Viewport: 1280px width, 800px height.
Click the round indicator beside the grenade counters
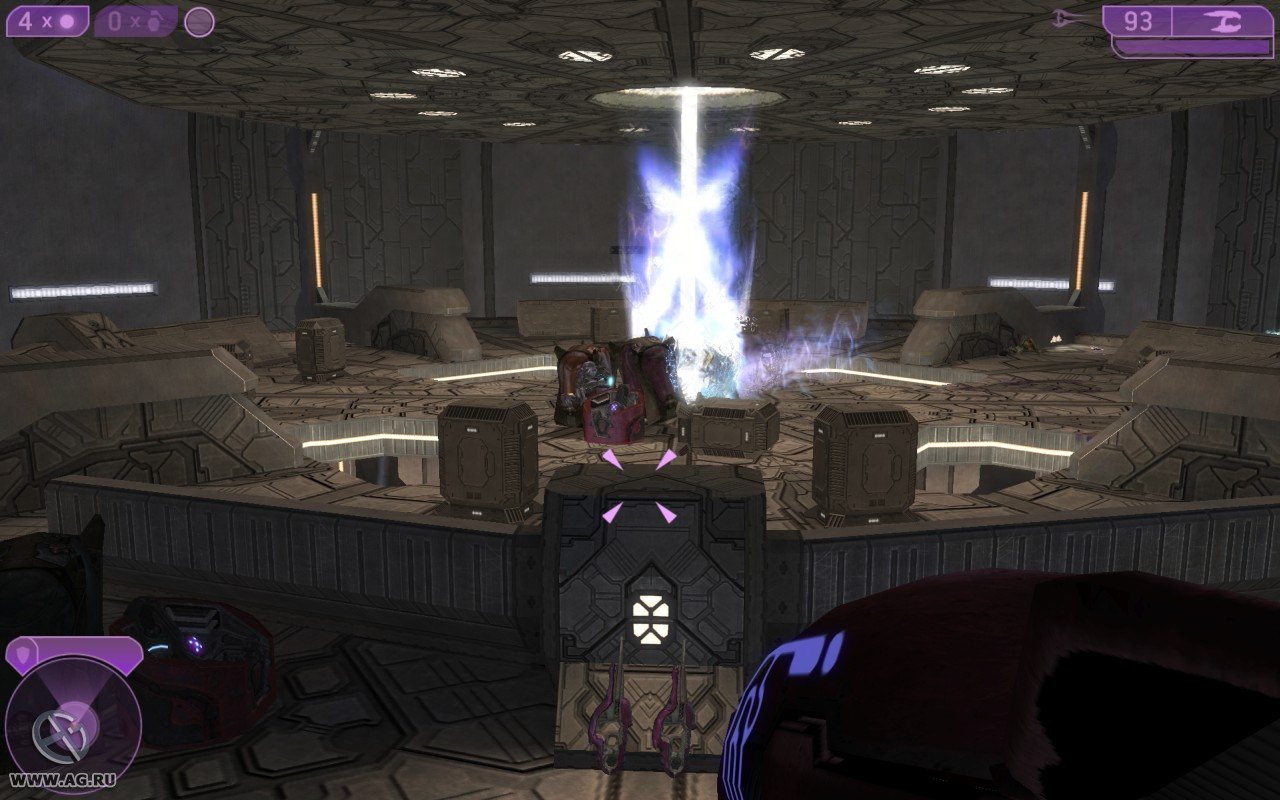(199, 22)
